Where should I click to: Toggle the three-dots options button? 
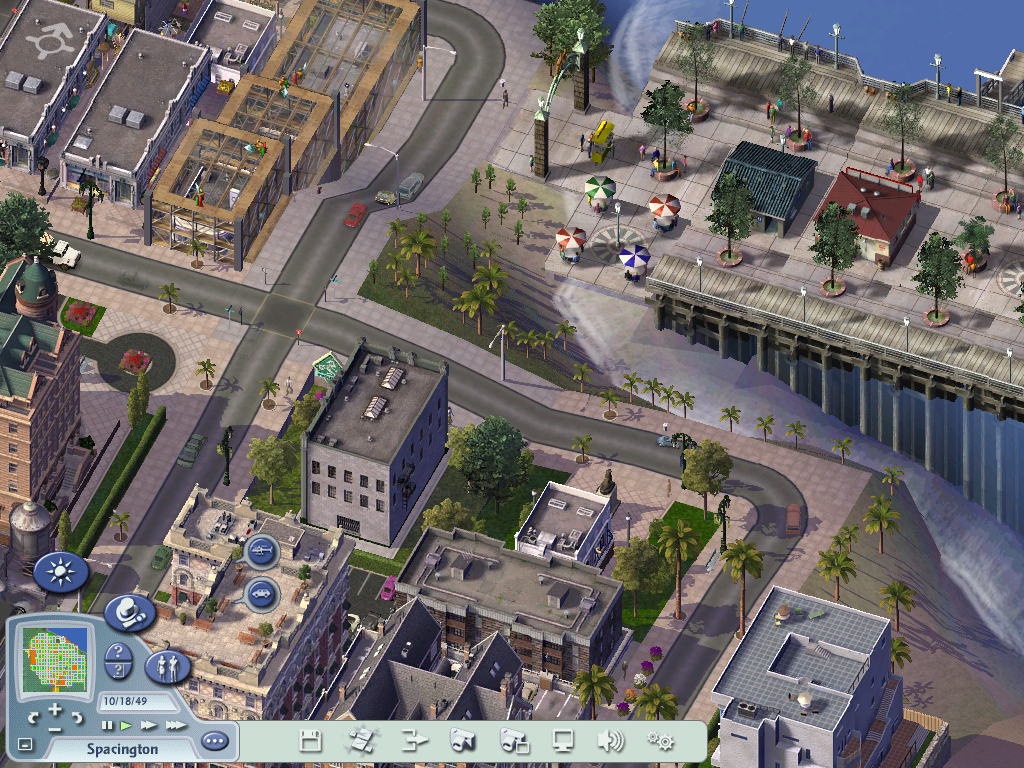click(214, 741)
